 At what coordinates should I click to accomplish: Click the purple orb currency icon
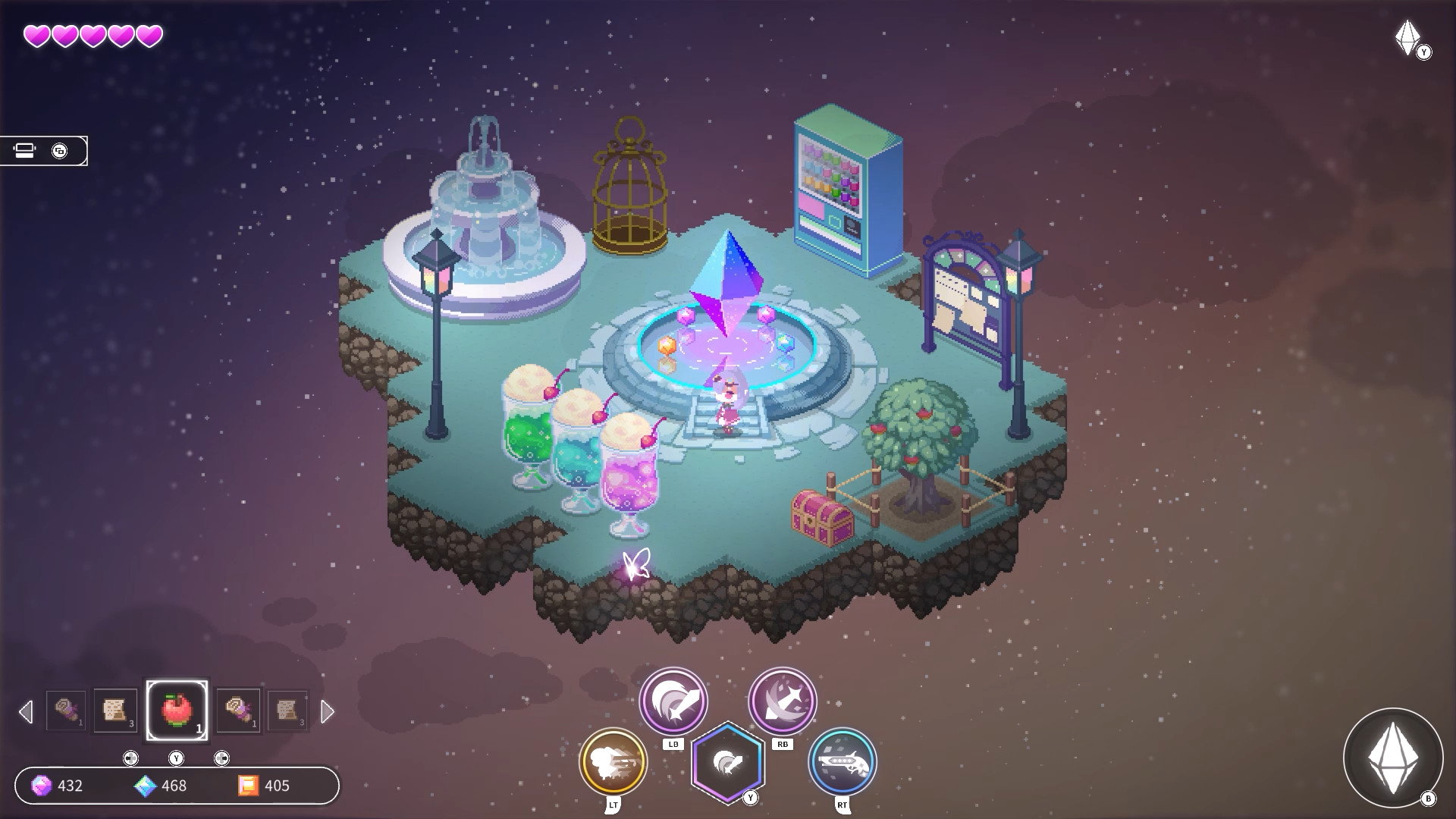[43, 786]
